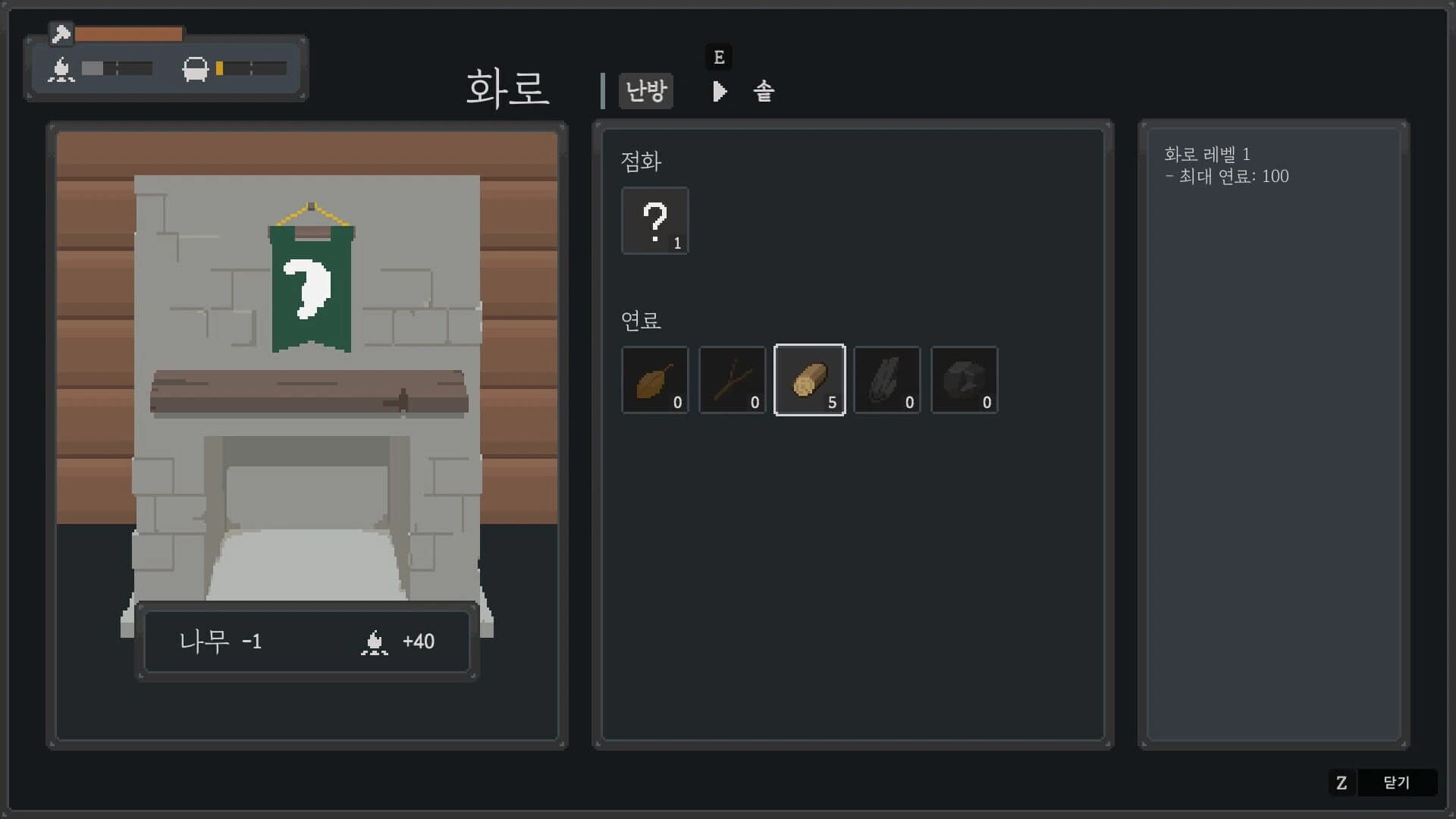
Task: Activate the coal stone as fuel
Action: click(x=964, y=379)
